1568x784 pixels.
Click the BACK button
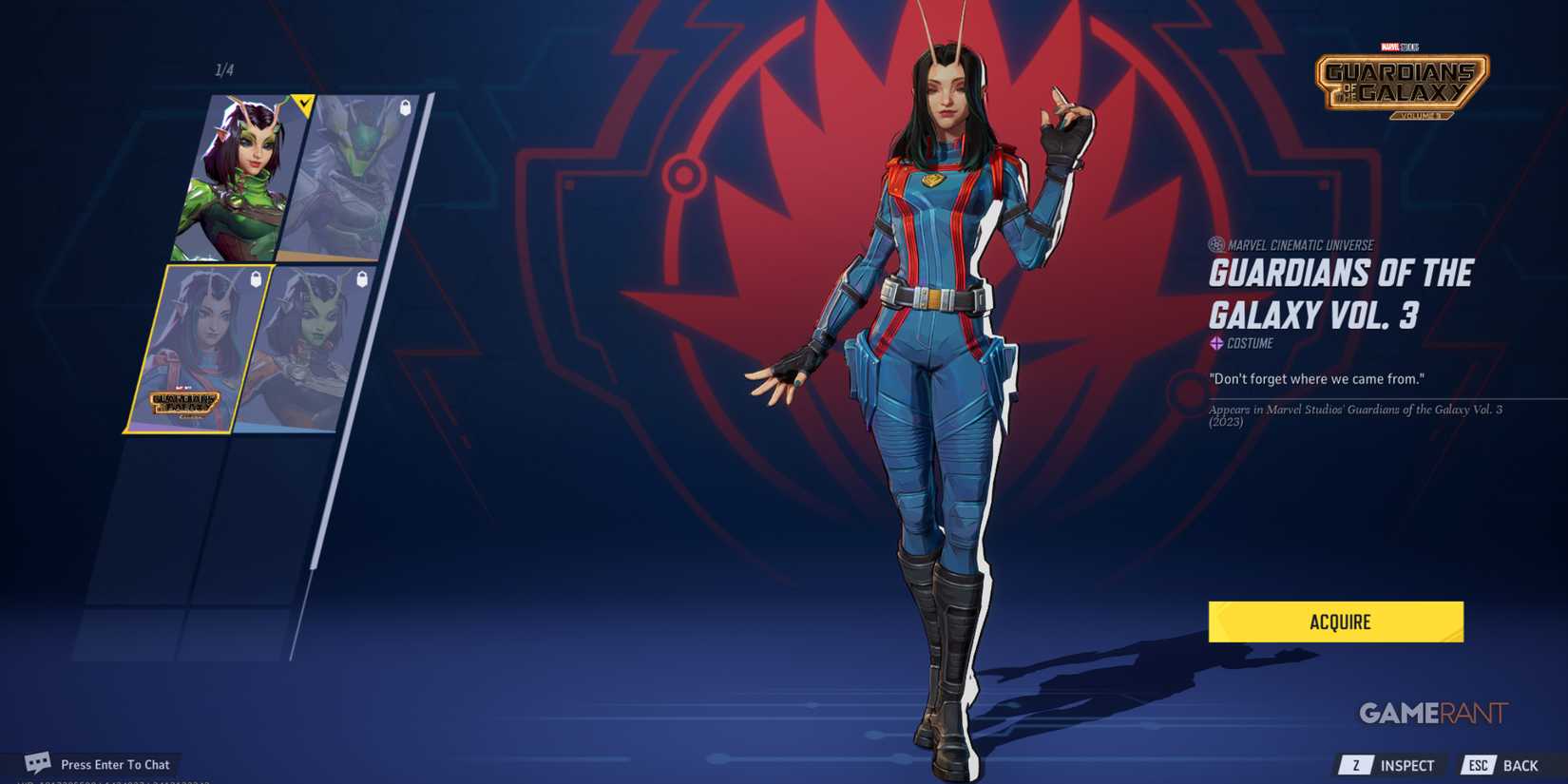1520,764
